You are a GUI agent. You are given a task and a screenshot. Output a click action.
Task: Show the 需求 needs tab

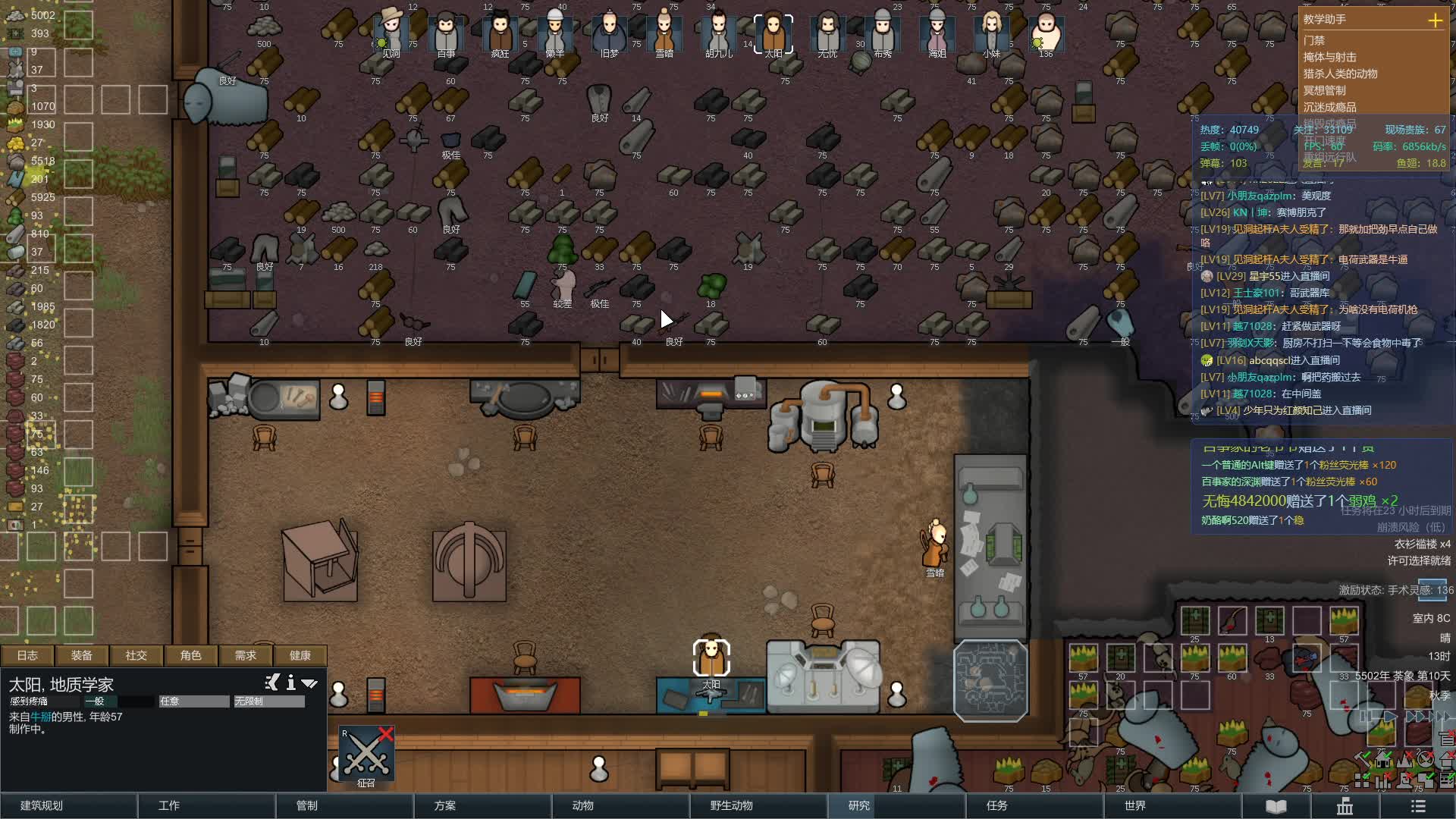[x=246, y=655]
